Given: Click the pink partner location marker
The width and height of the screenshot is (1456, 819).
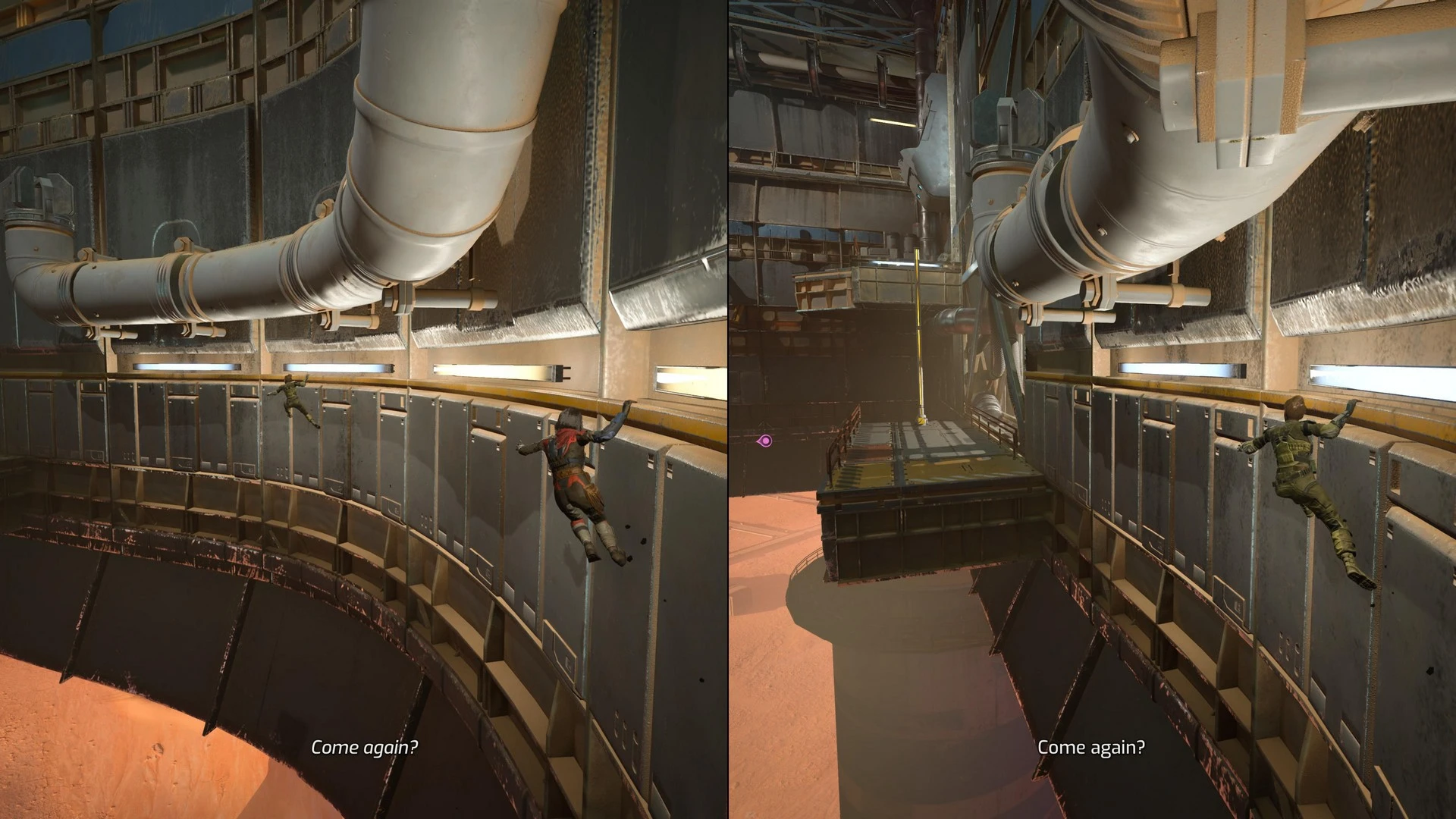Looking at the screenshot, I should (766, 440).
